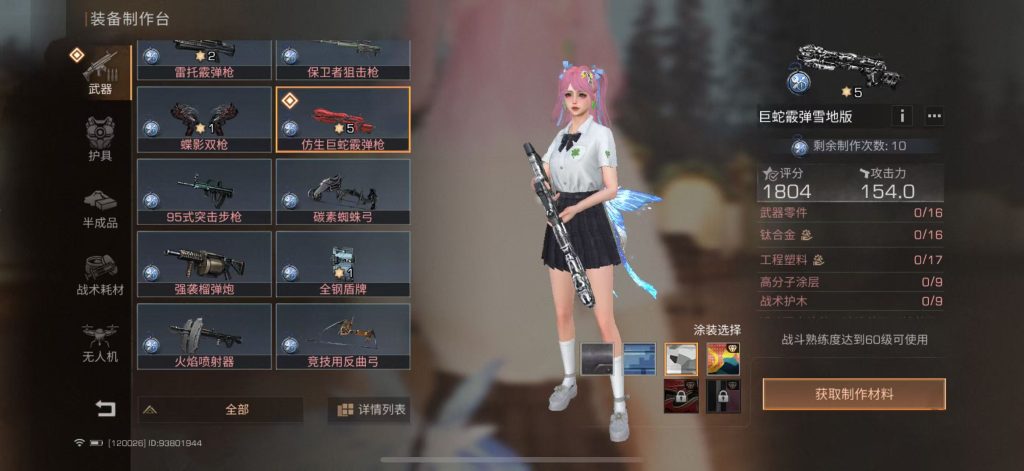Choose the 仿生巨蛇霰弹枪 shotgun slot
Screen dimensions: 1024x471
click(343, 119)
